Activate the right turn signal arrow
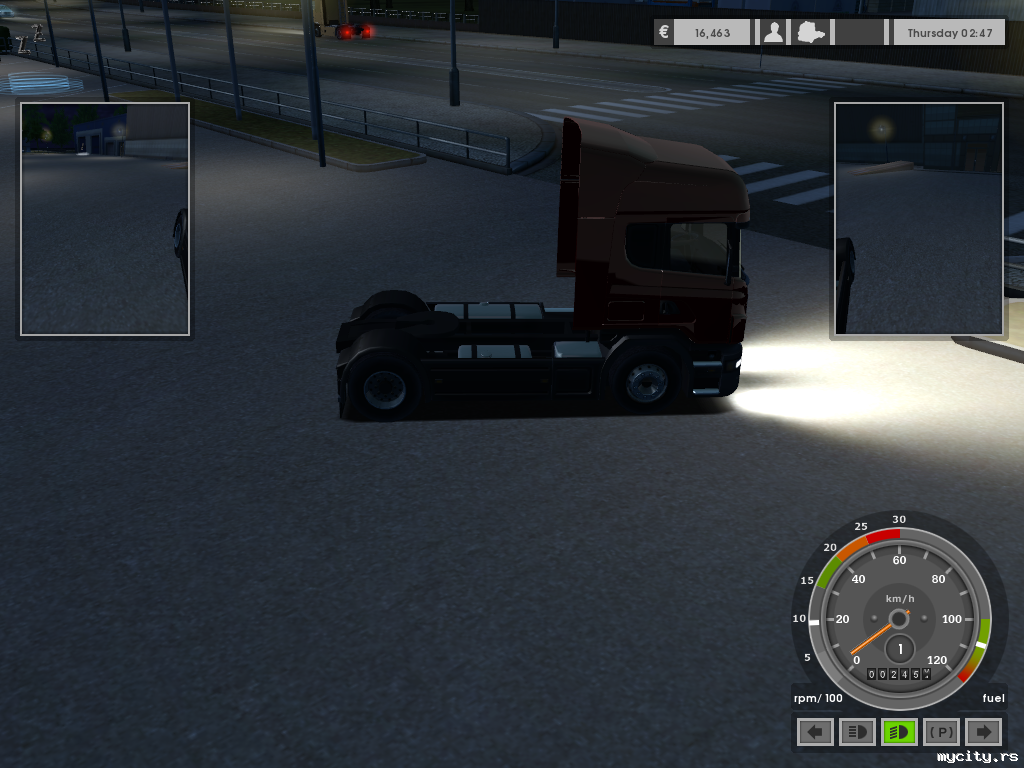Image resolution: width=1024 pixels, height=768 pixels. pyautogui.click(x=983, y=732)
